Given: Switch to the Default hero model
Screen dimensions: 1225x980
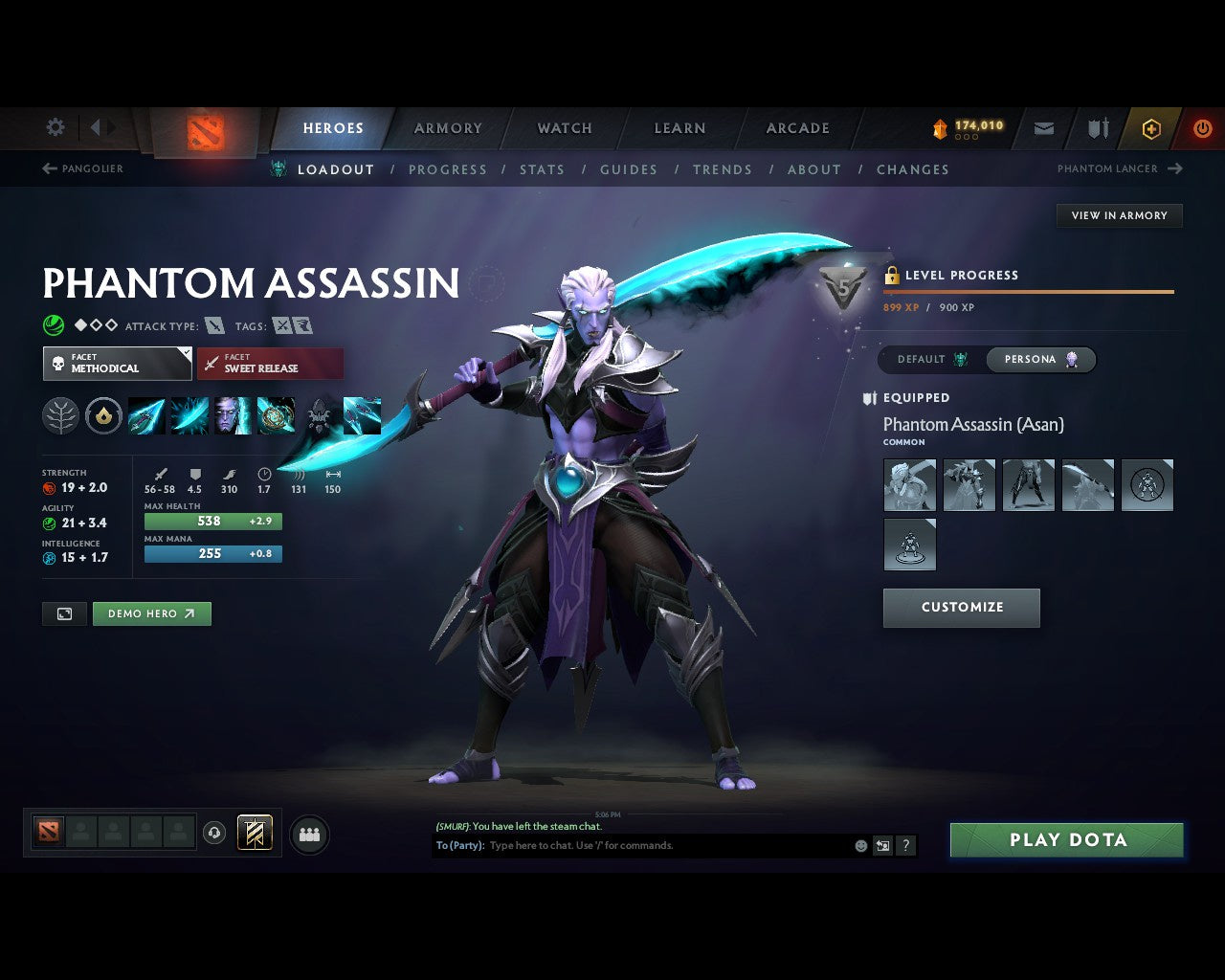Looking at the screenshot, I should coord(931,359).
